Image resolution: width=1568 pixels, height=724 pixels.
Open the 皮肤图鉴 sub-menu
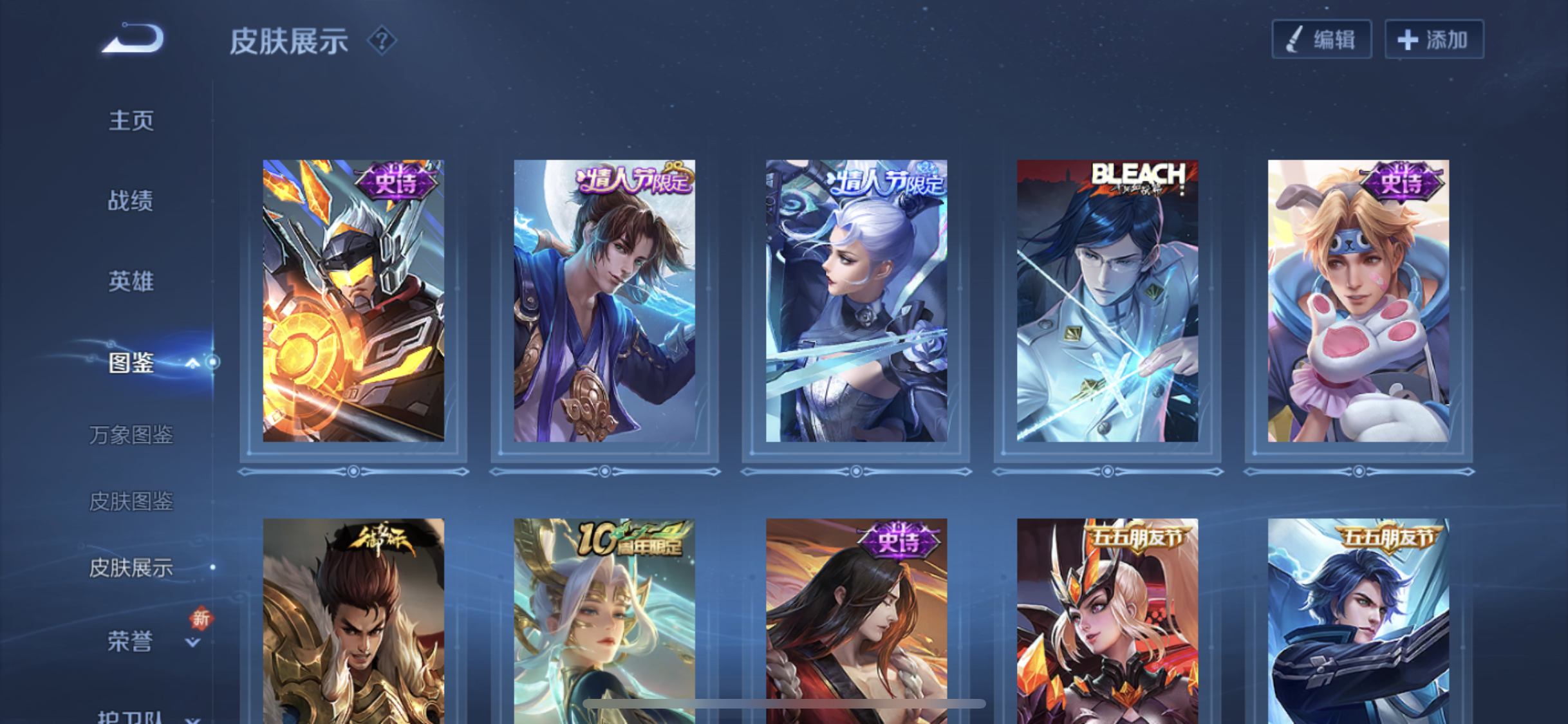point(131,501)
